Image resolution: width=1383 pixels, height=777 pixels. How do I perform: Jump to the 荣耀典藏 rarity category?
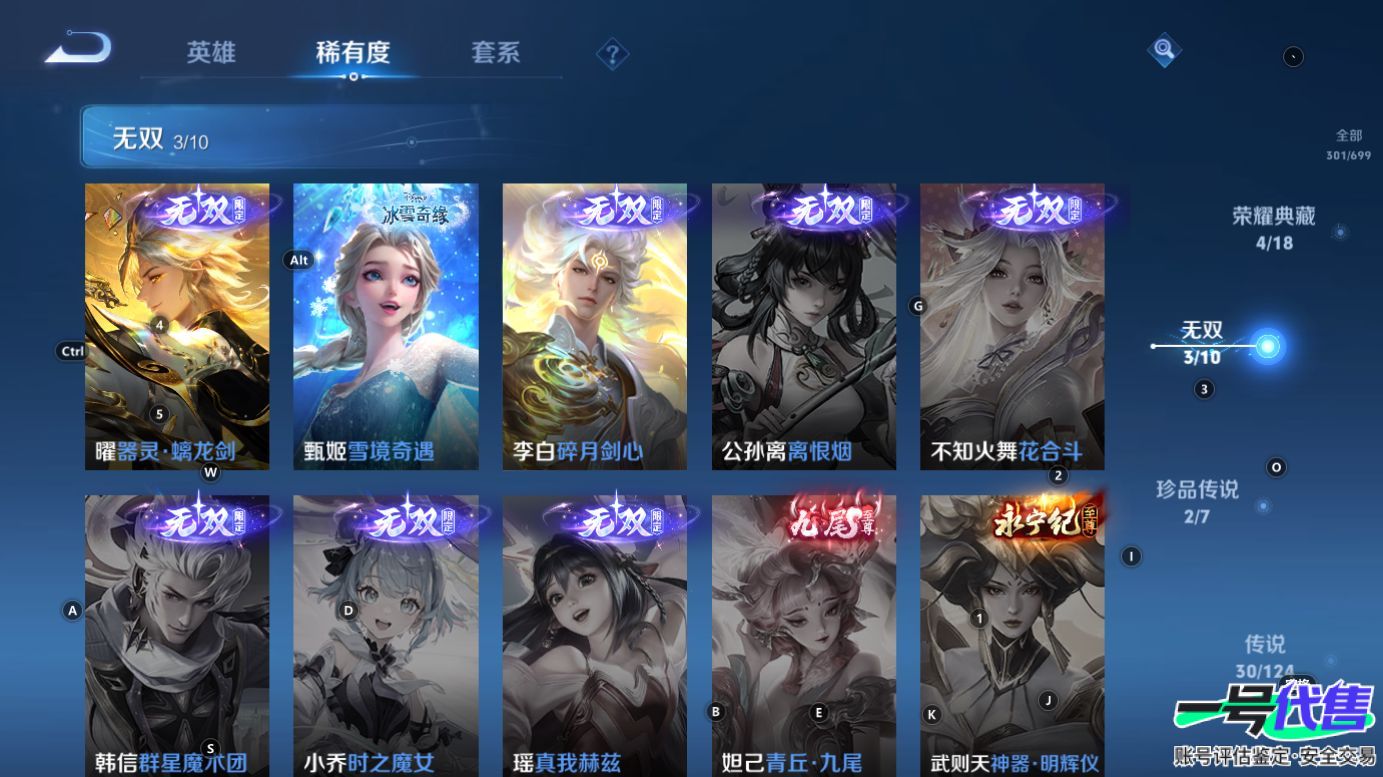tap(1273, 227)
